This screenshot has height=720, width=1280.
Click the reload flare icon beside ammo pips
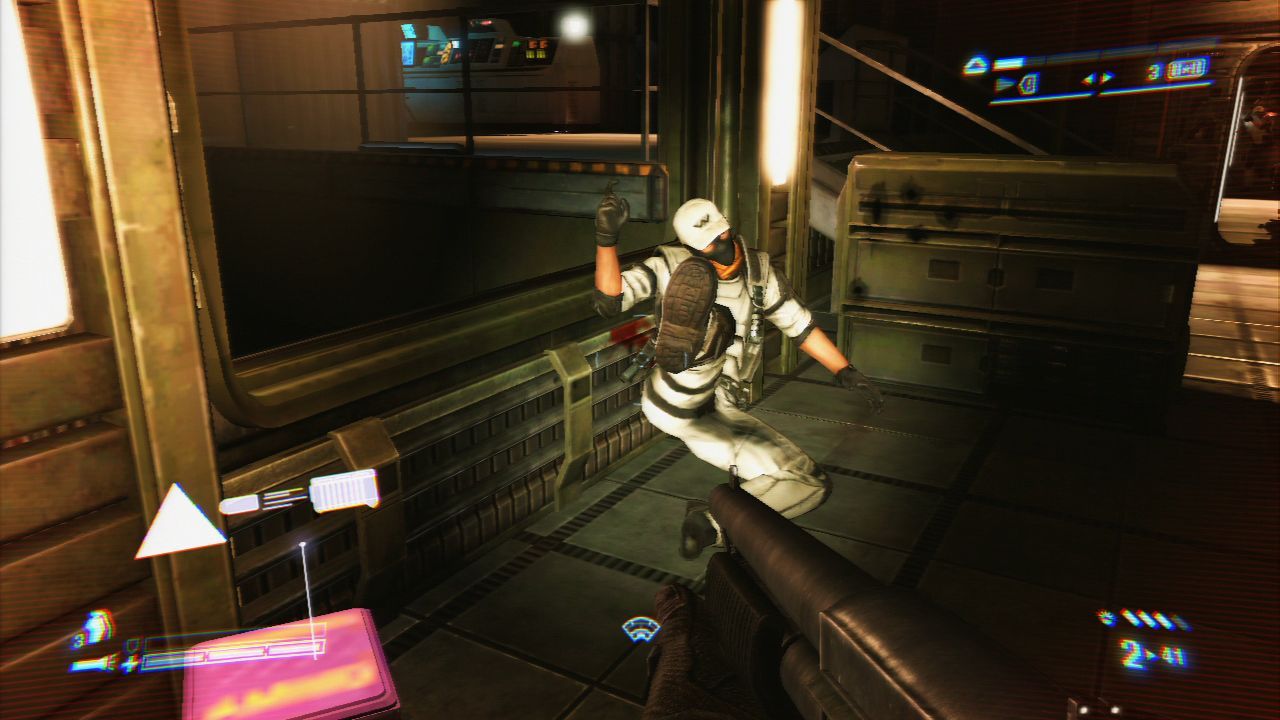(x=1106, y=617)
